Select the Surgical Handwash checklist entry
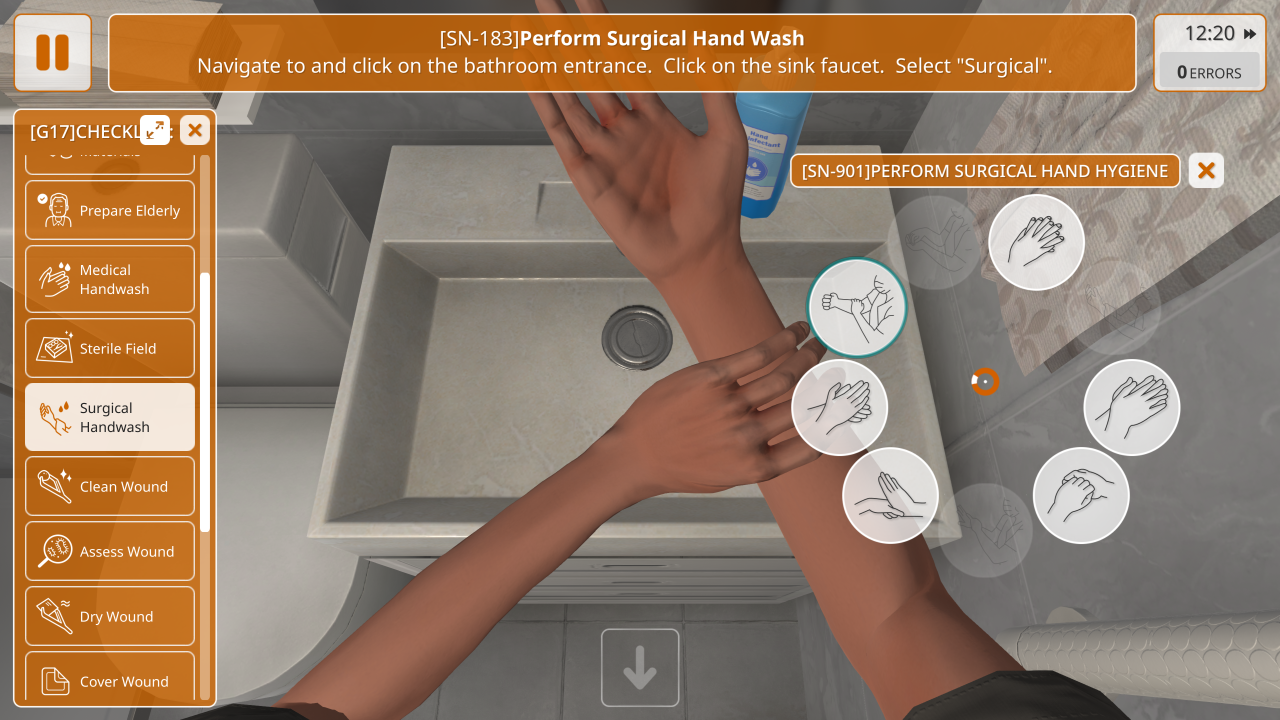Viewport: 1280px width, 720px height. click(x=110, y=417)
